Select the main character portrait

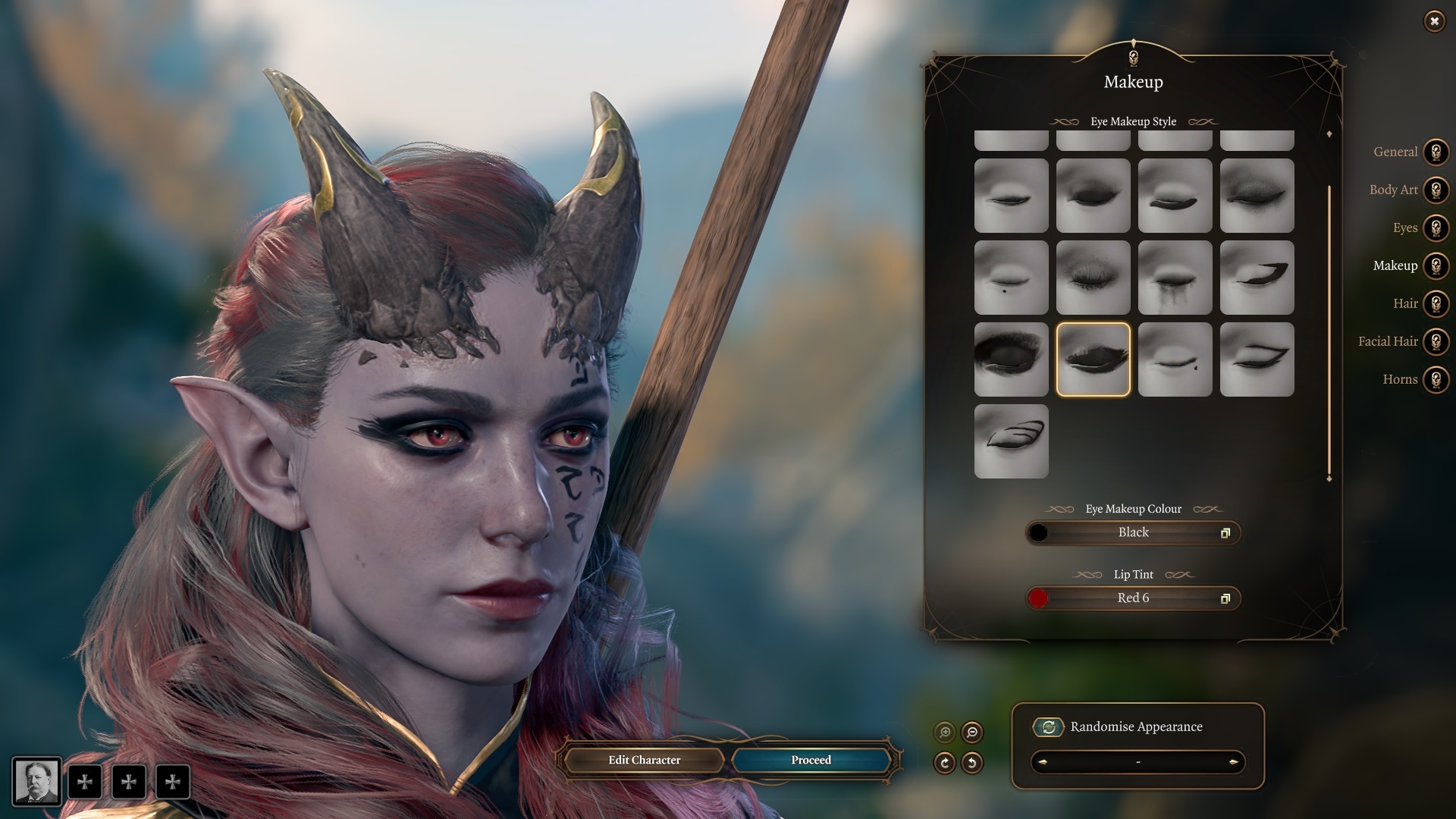click(x=36, y=781)
